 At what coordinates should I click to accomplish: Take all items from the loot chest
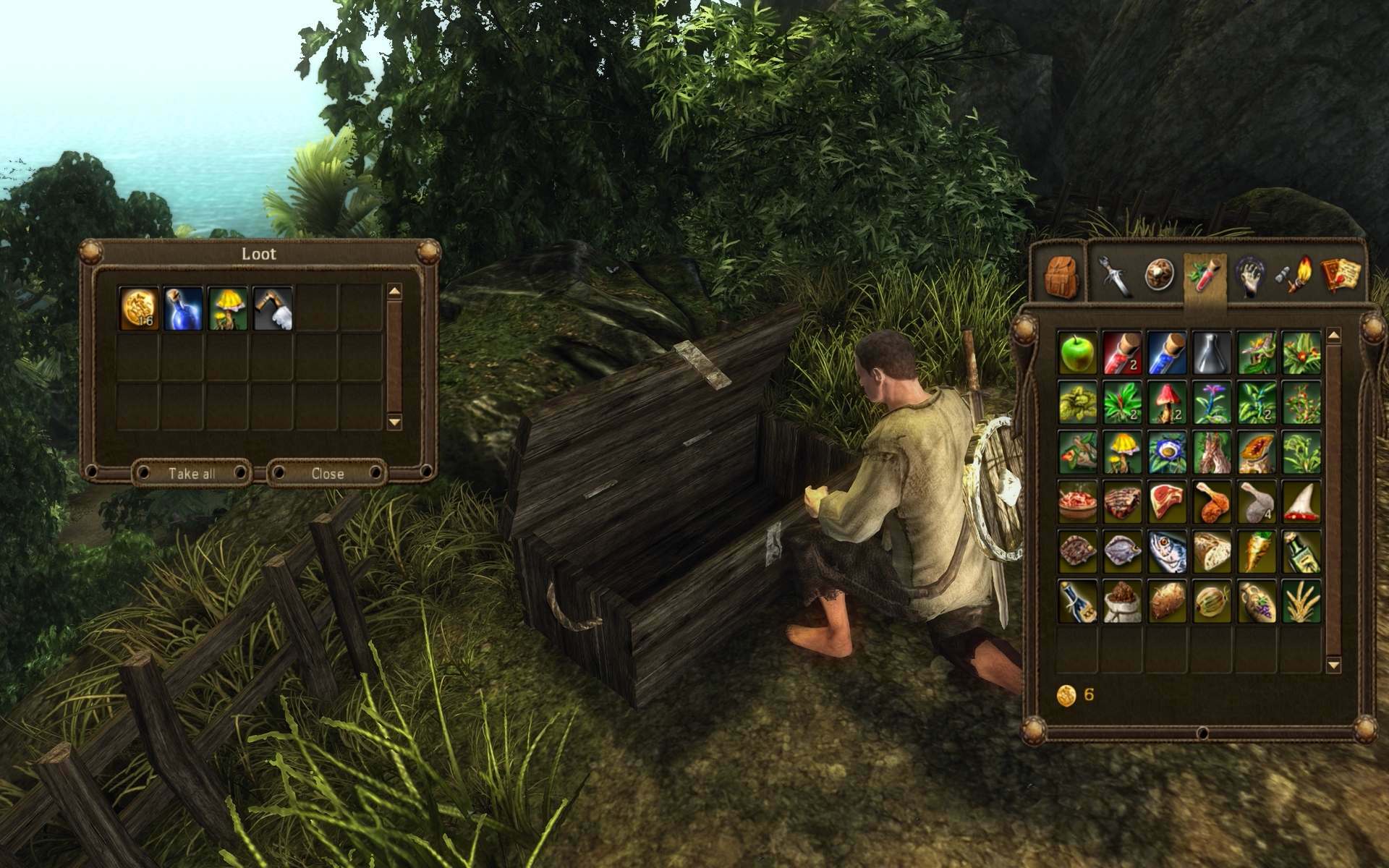point(192,474)
